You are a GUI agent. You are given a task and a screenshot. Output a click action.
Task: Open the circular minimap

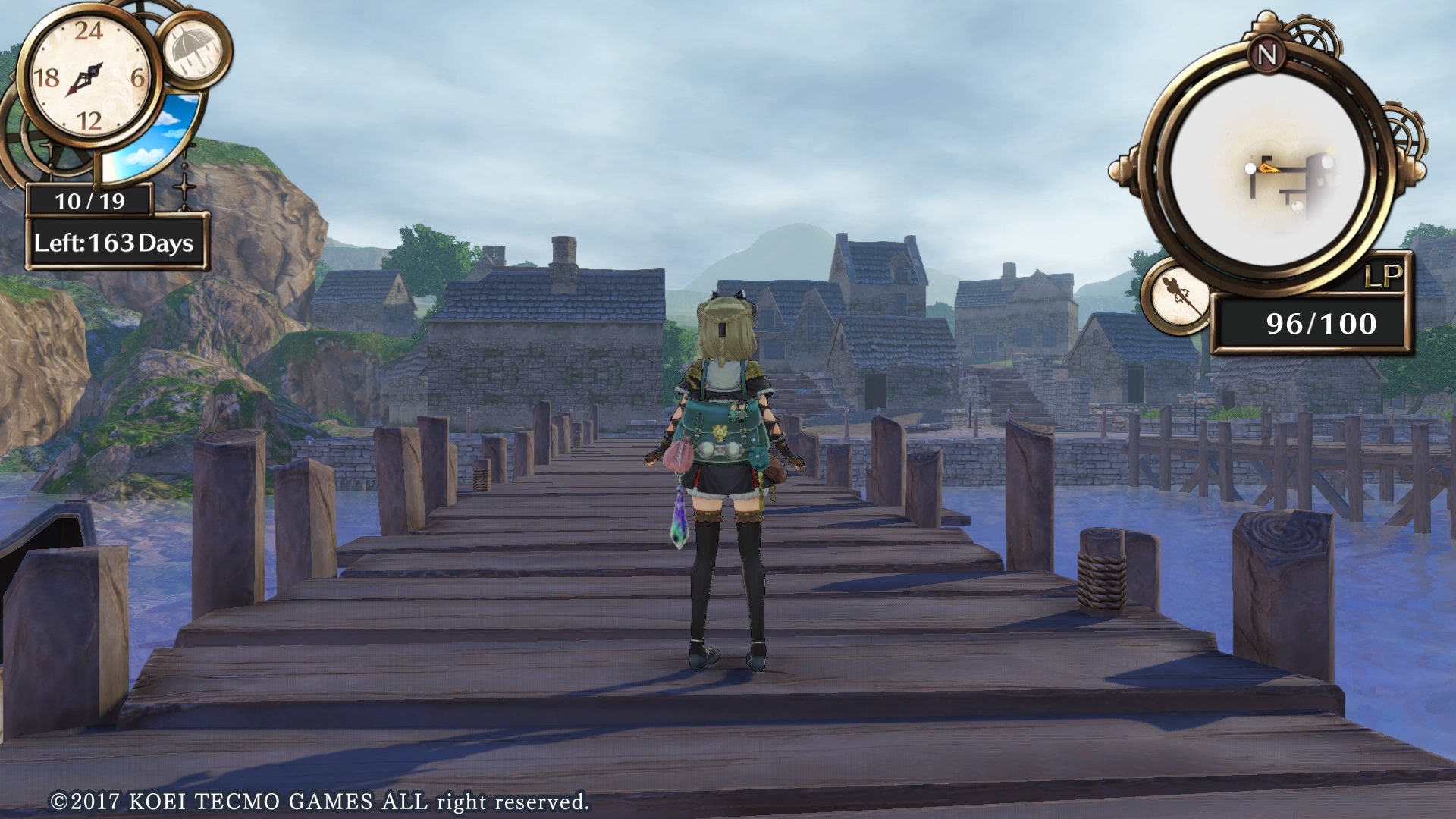(x=1267, y=173)
